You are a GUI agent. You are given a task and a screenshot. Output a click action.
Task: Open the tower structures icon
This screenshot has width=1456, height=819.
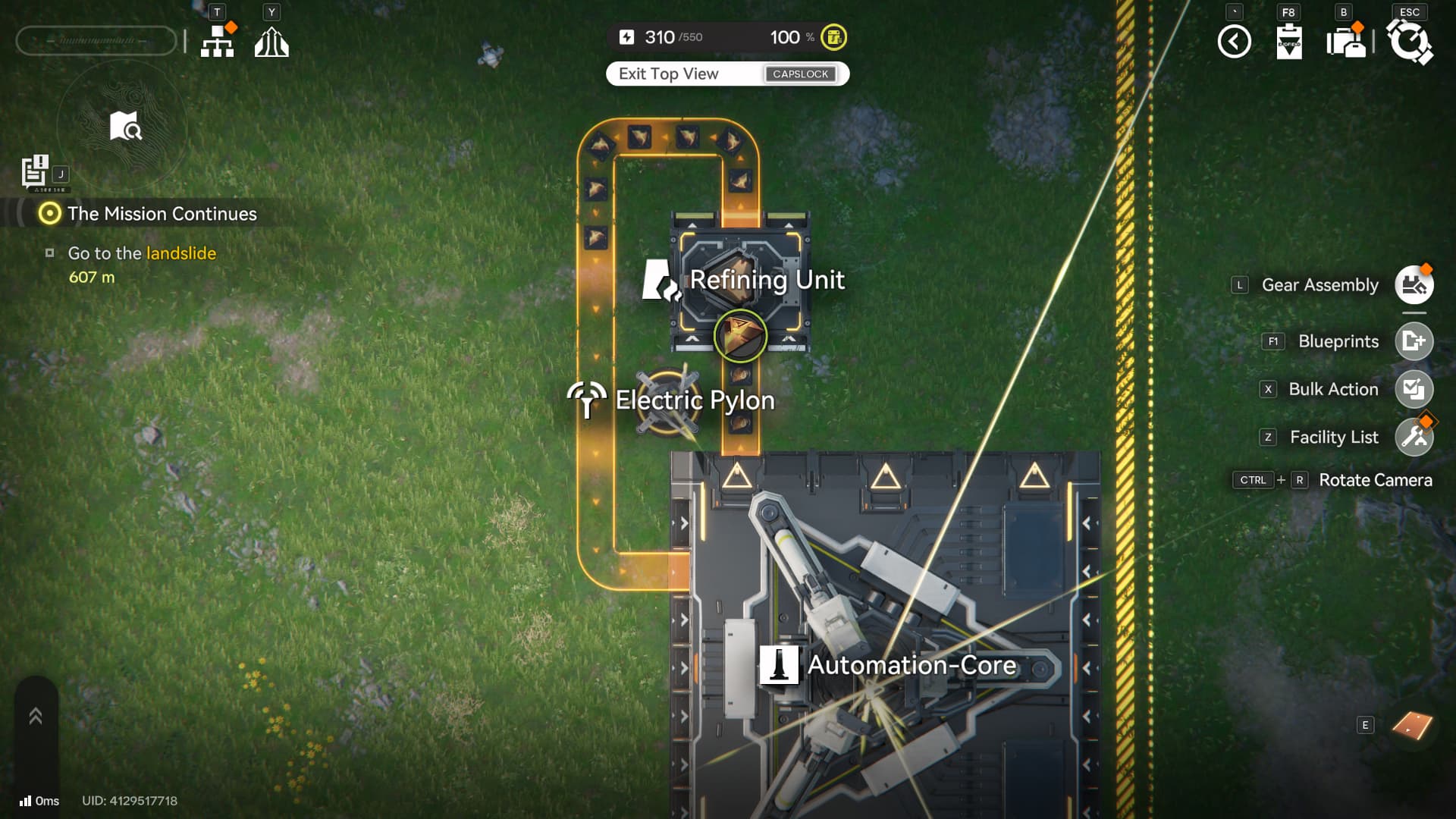(271, 42)
